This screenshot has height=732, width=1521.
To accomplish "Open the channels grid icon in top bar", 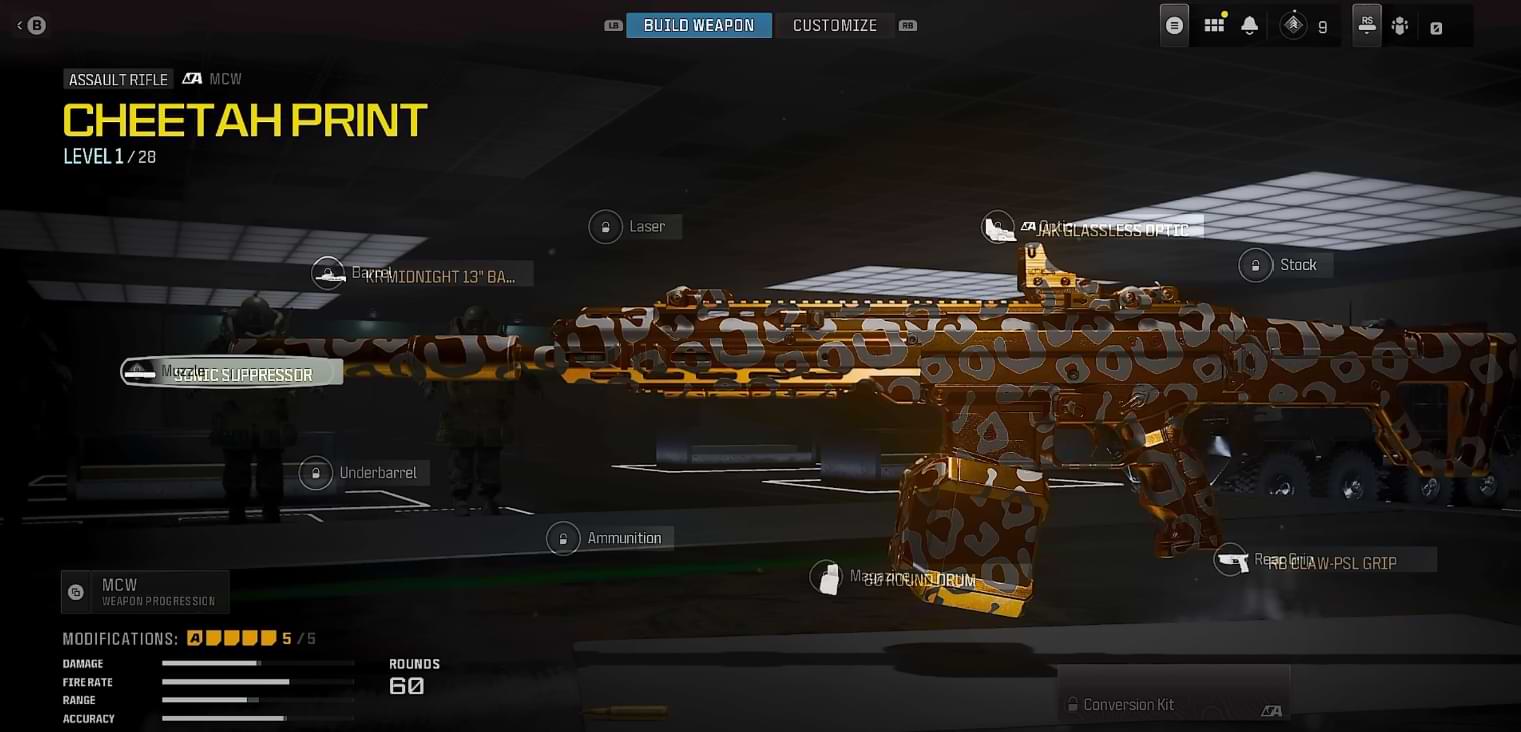I will pyautogui.click(x=1214, y=24).
